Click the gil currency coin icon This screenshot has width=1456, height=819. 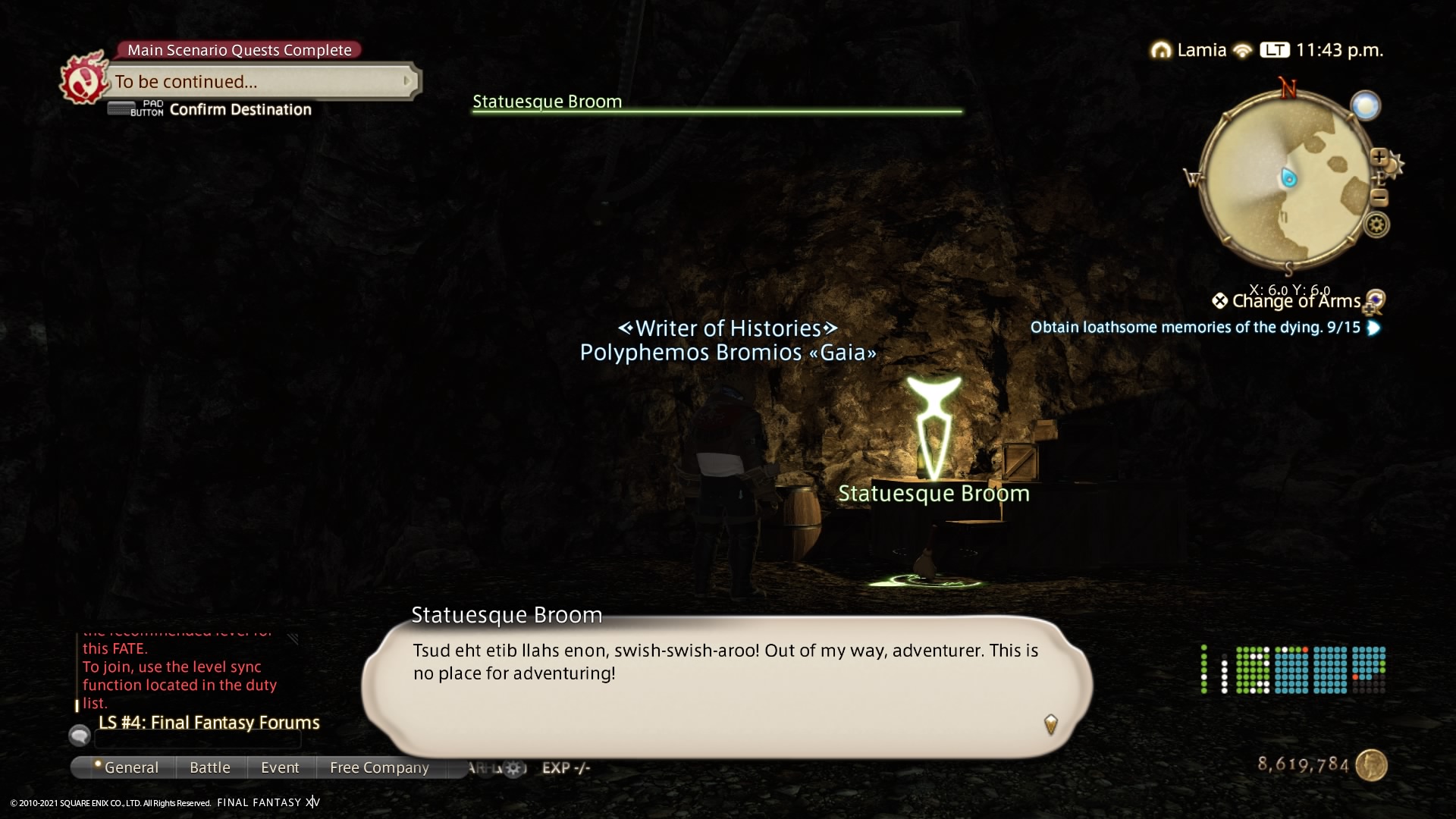[1370, 764]
